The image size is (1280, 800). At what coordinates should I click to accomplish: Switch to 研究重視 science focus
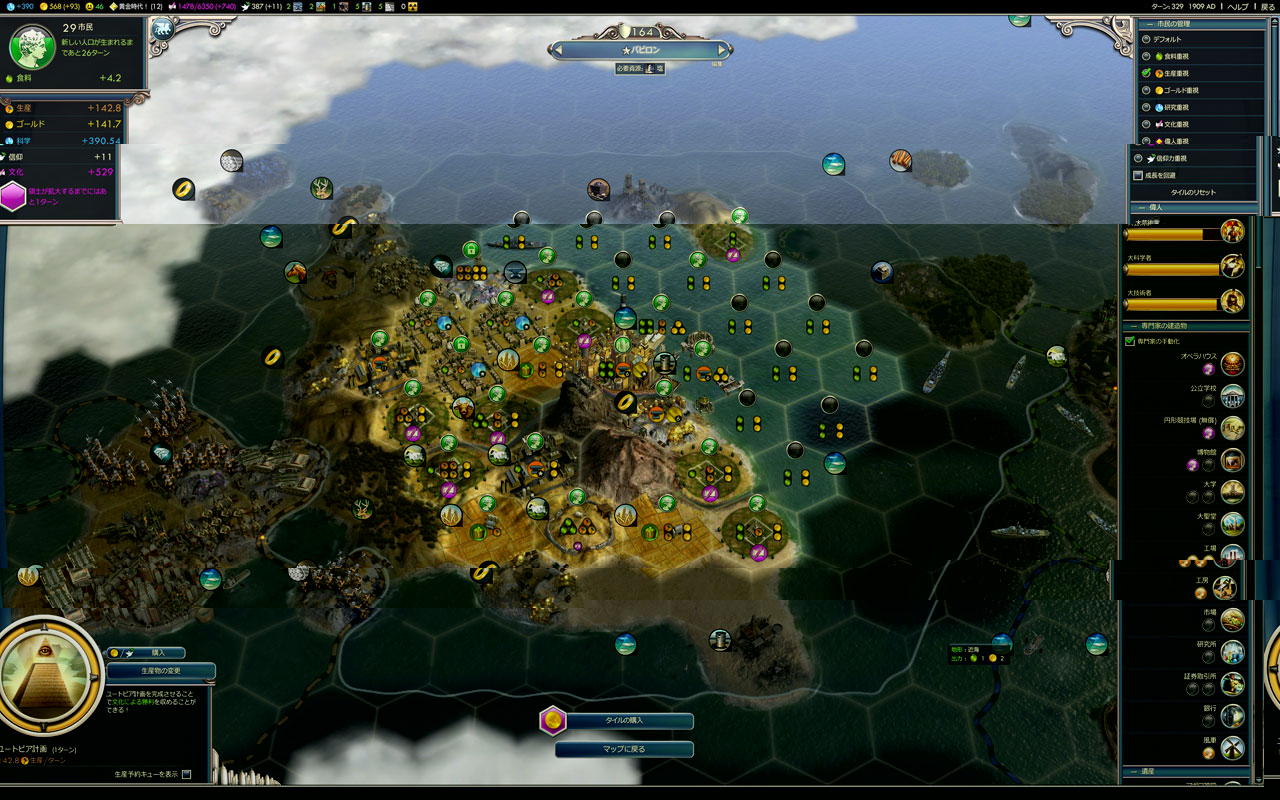(x=1146, y=107)
